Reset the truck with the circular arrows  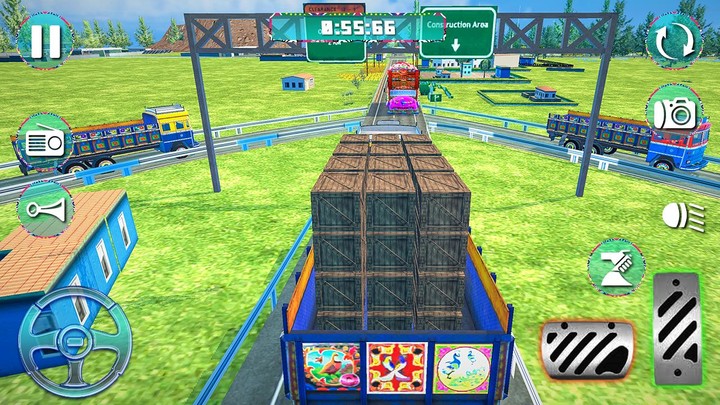(x=675, y=42)
